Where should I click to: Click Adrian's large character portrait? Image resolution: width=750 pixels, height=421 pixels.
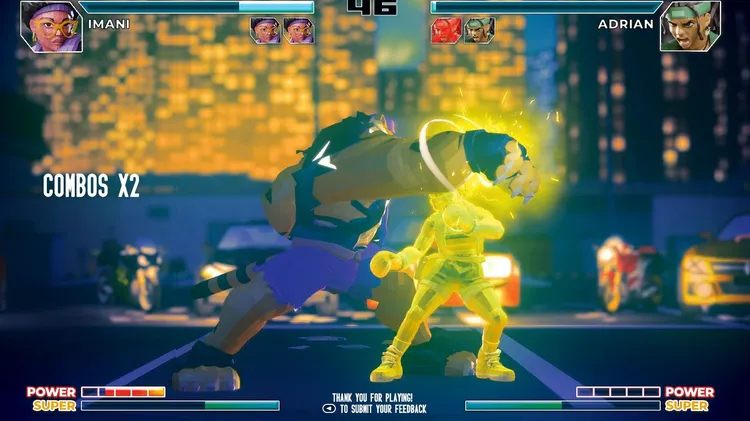(x=690, y=26)
